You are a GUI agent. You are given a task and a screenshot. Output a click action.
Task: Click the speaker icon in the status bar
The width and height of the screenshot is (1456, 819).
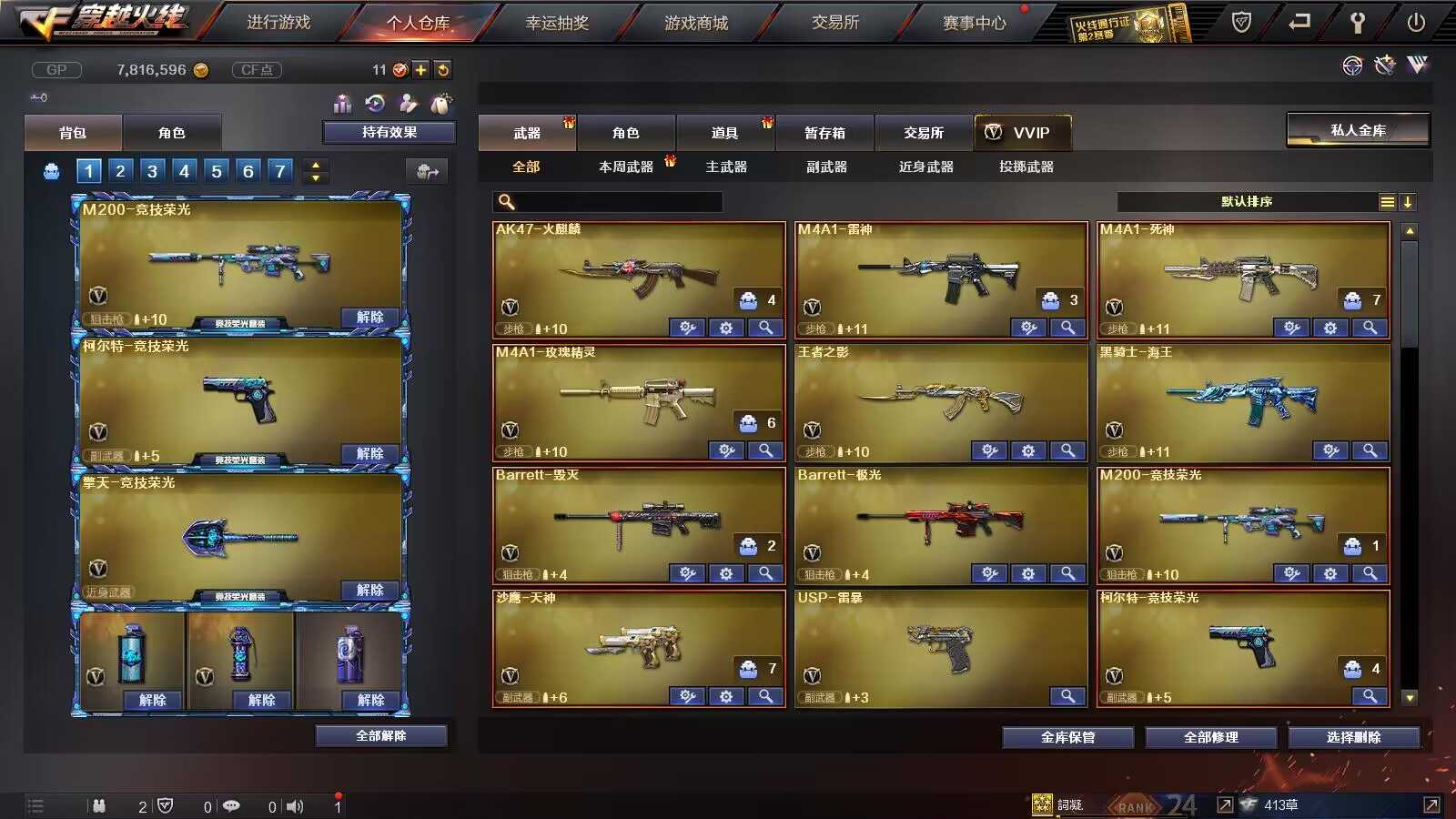click(x=294, y=805)
